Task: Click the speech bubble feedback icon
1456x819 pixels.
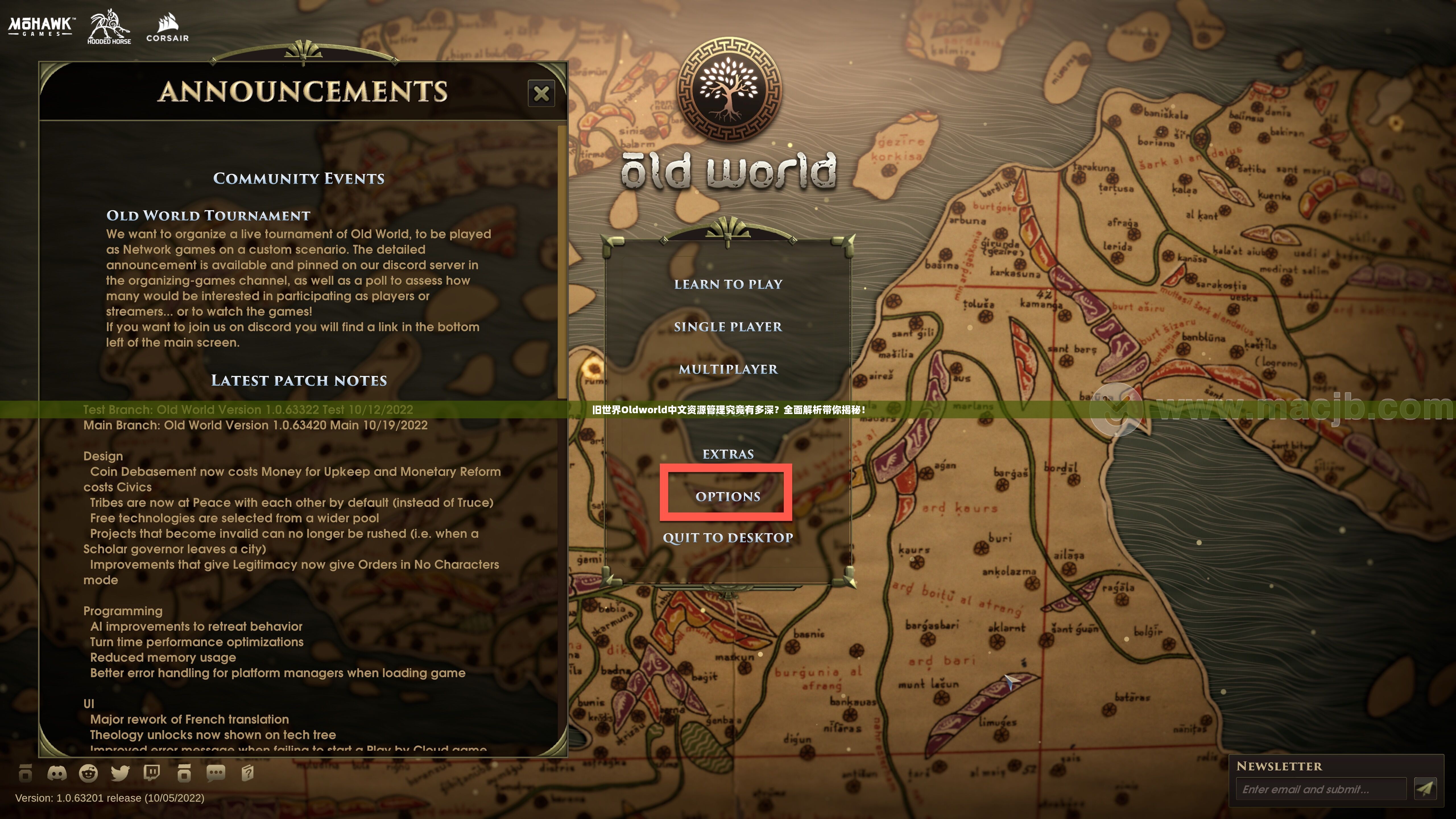Action: [216, 773]
